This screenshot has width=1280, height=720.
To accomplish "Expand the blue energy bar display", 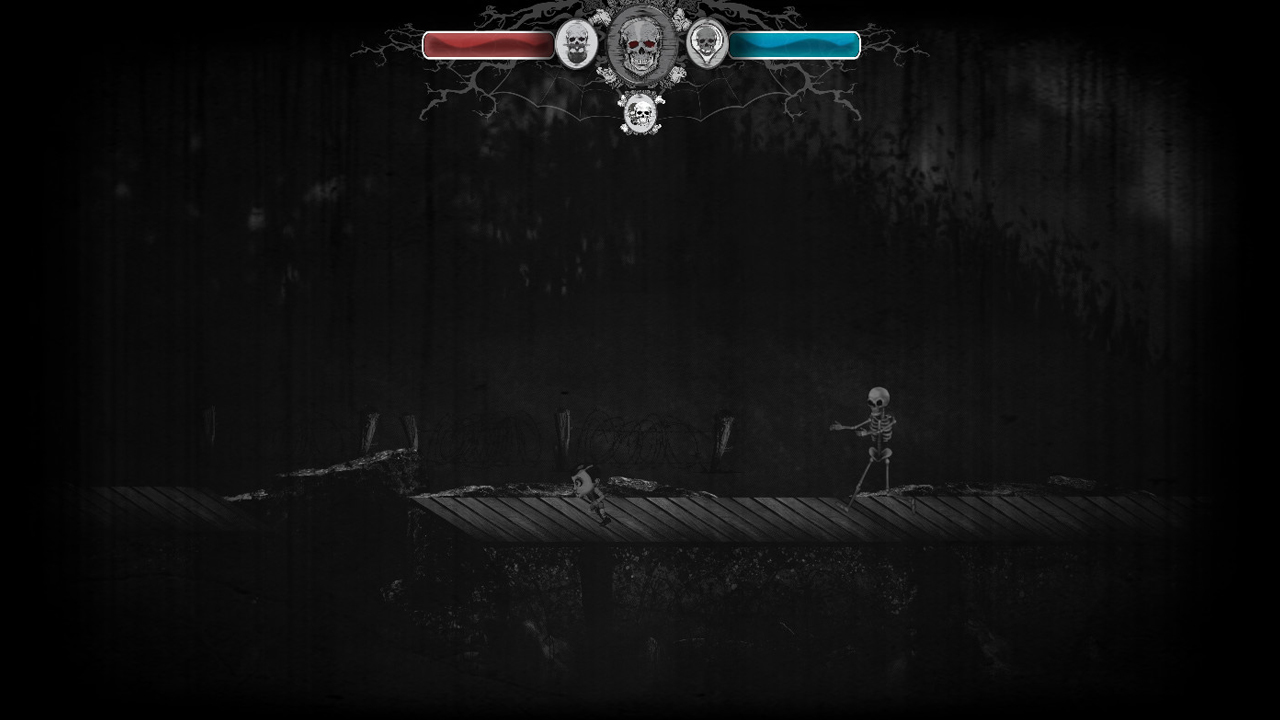I will click(796, 43).
